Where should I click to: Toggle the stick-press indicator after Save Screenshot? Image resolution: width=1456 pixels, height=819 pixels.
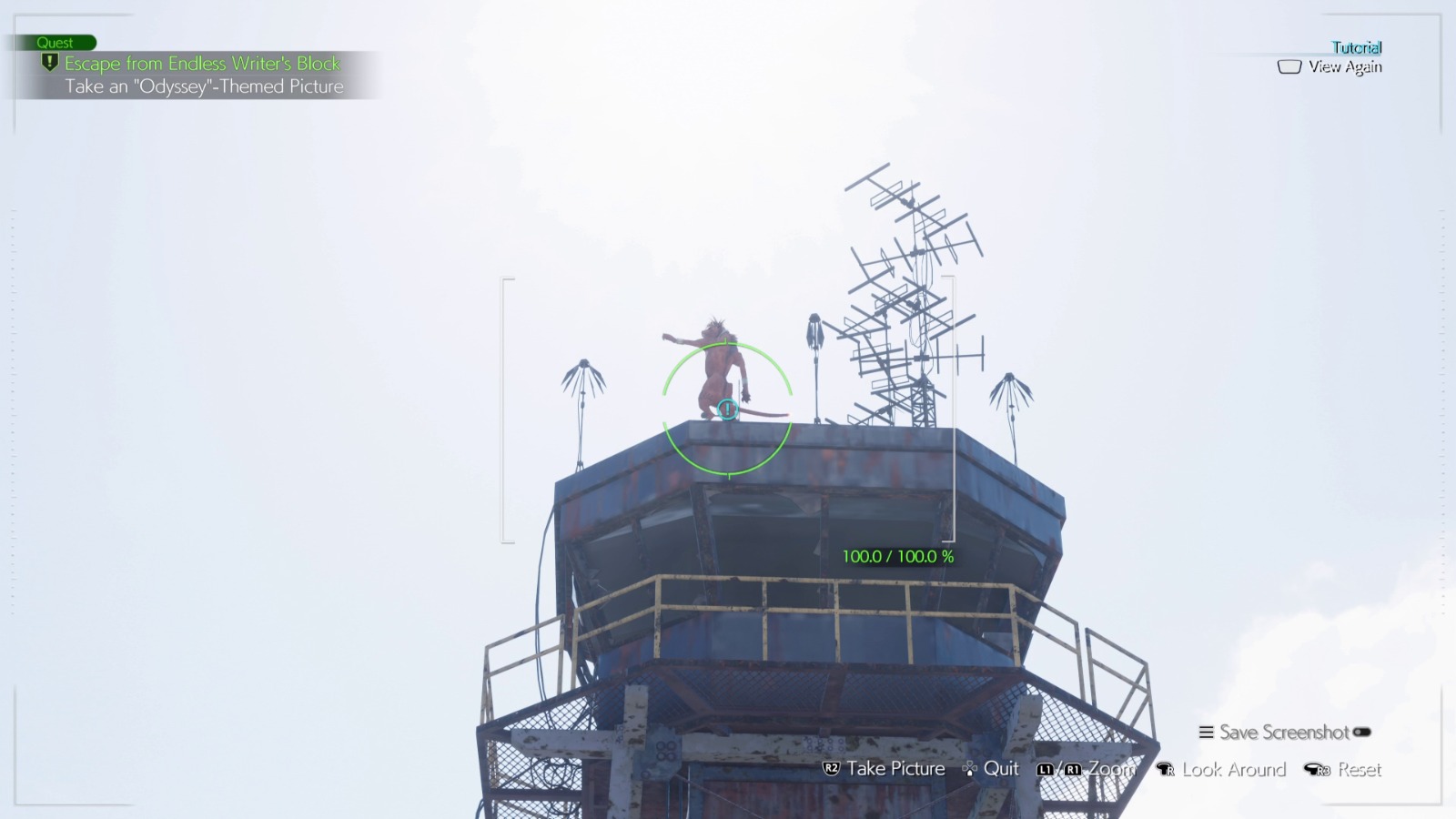tap(1361, 733)
